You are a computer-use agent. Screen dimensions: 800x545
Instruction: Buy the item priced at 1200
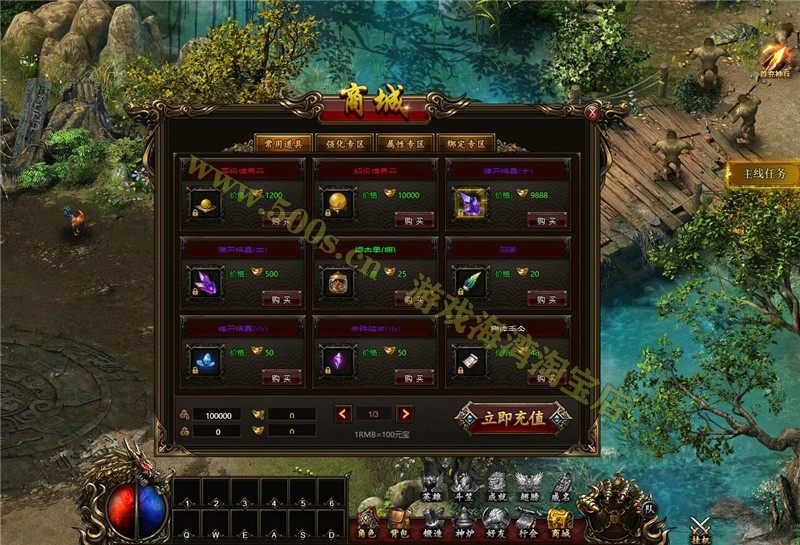pos(281,220)
